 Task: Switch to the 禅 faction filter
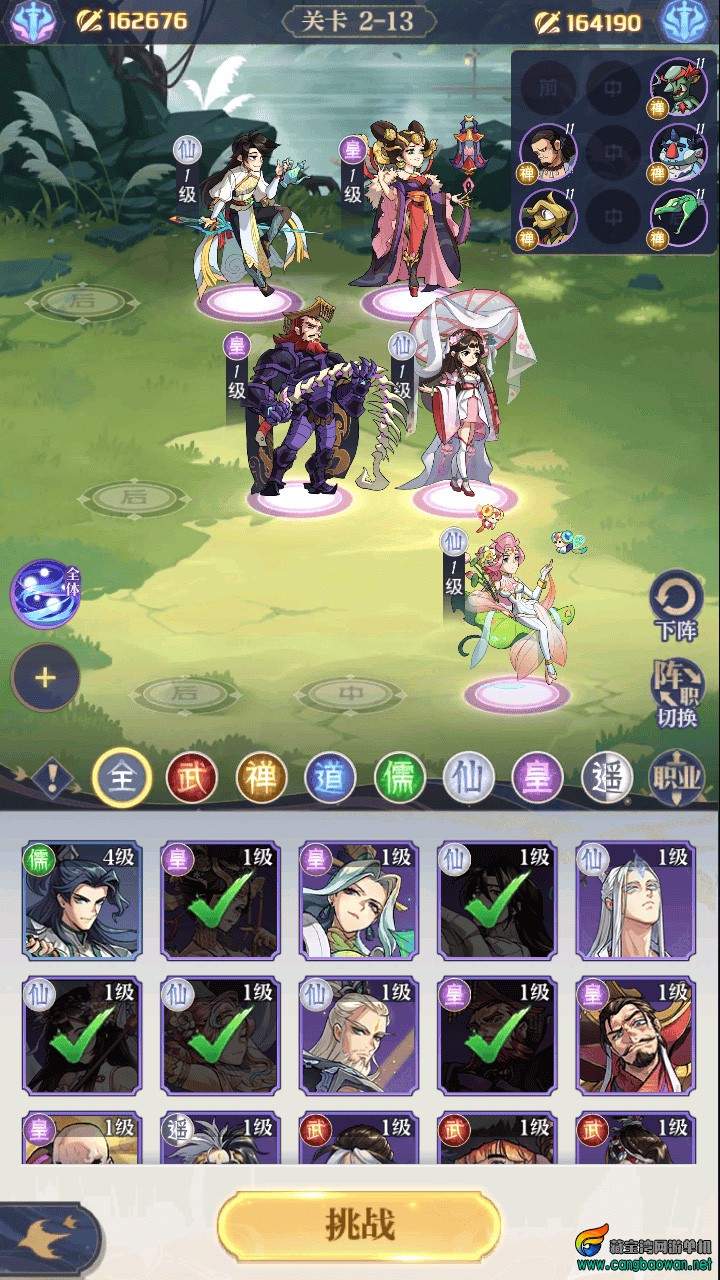pos(261,777)
